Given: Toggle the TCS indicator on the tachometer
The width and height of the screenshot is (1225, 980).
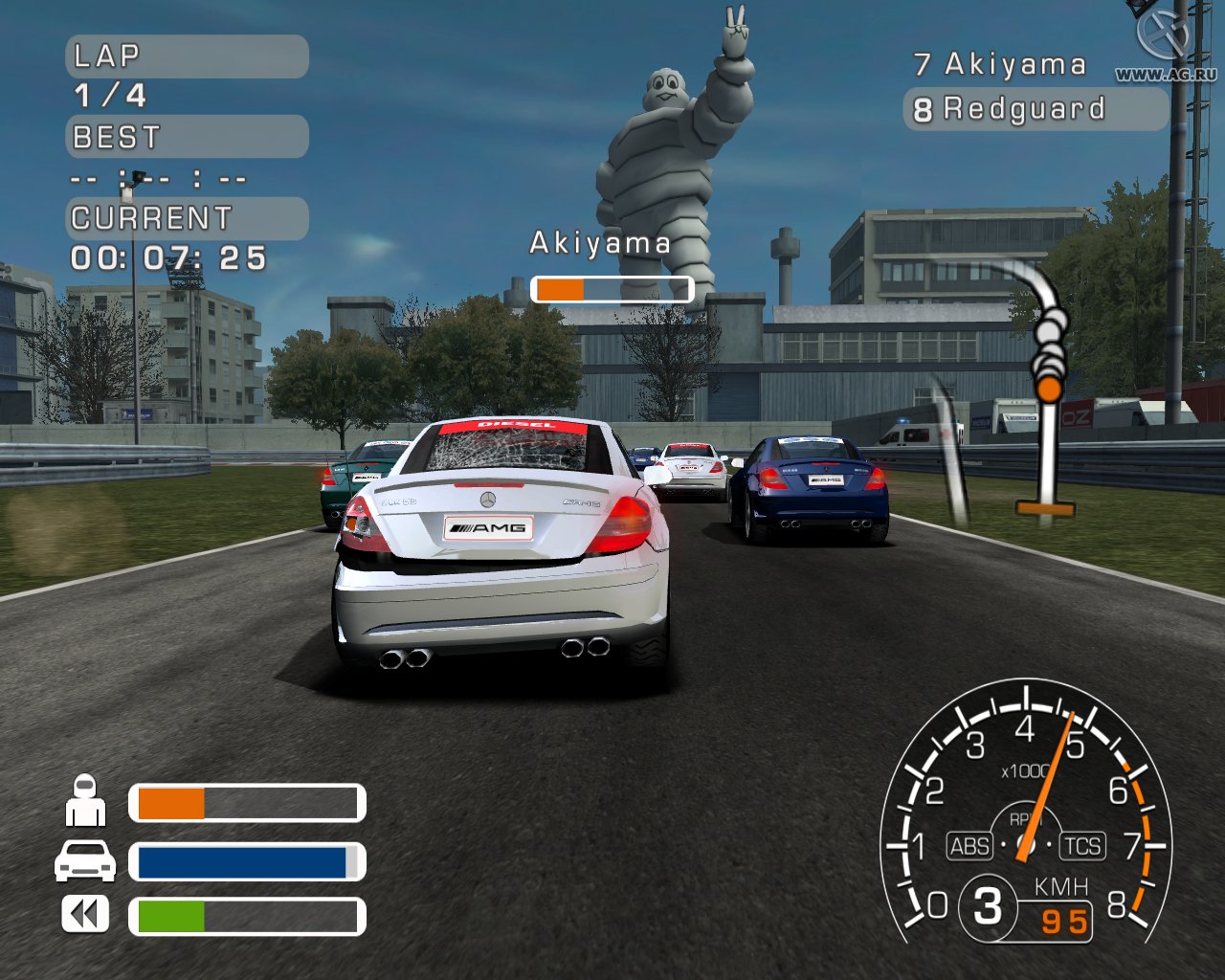Looking at the screenshot, I should pos(1082,846).
